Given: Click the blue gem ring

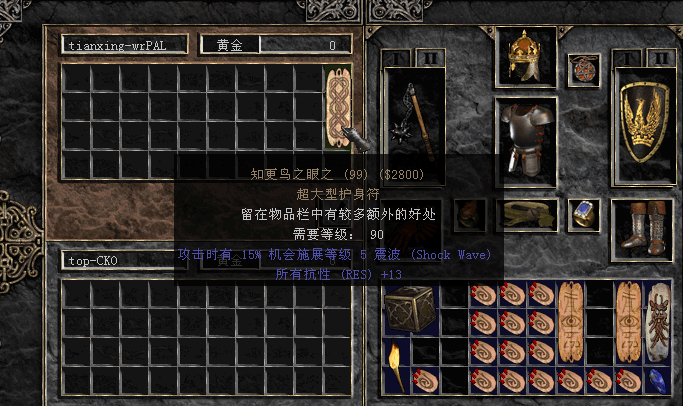Looking at the screenshot, I should pos(583,213).
